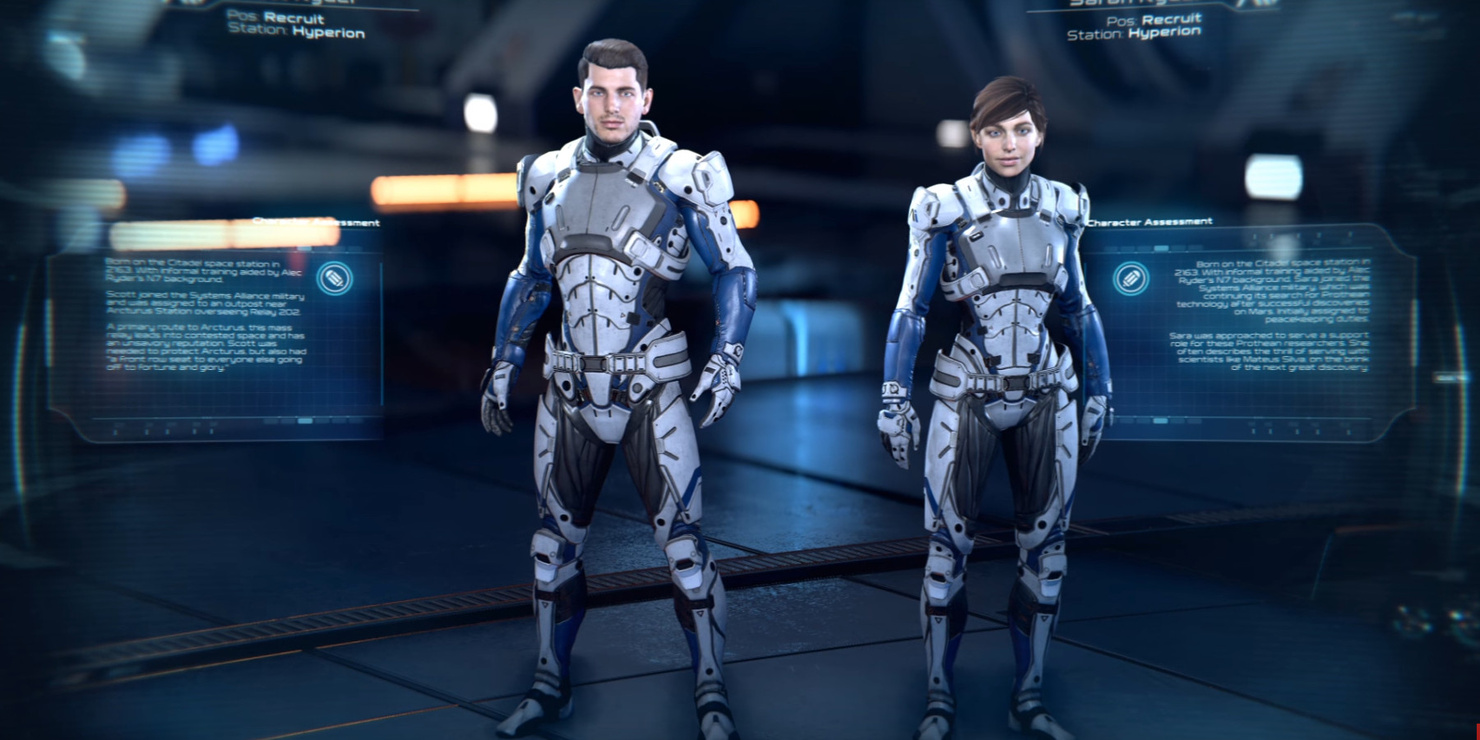
Task: Click the pencil edit icon on Sara's assessment panel
Action: pyautogui.click(x=1131, y=277)
